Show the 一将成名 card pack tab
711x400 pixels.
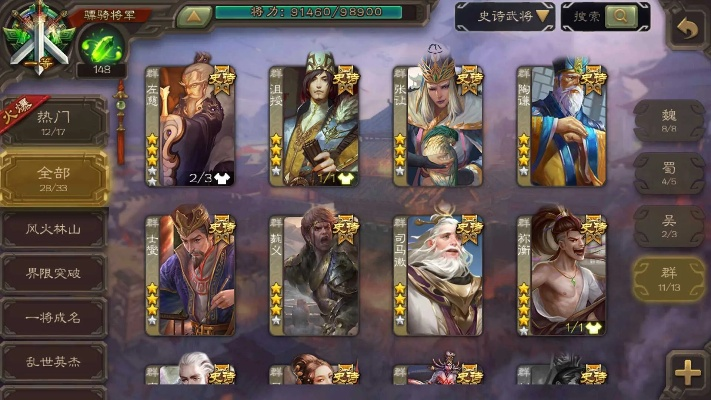[53, 317]
